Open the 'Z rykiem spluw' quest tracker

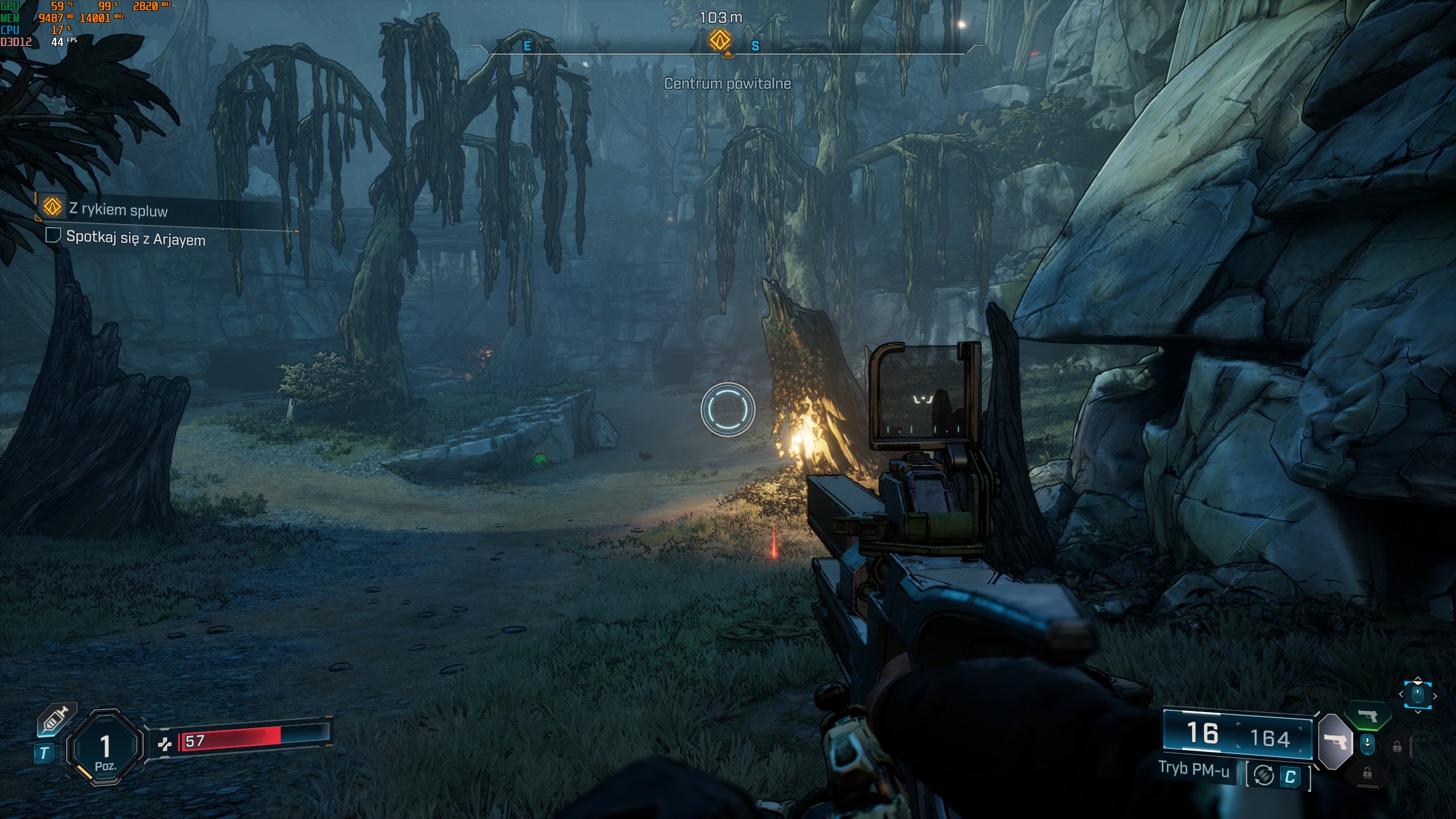click(x=118, y=209)
